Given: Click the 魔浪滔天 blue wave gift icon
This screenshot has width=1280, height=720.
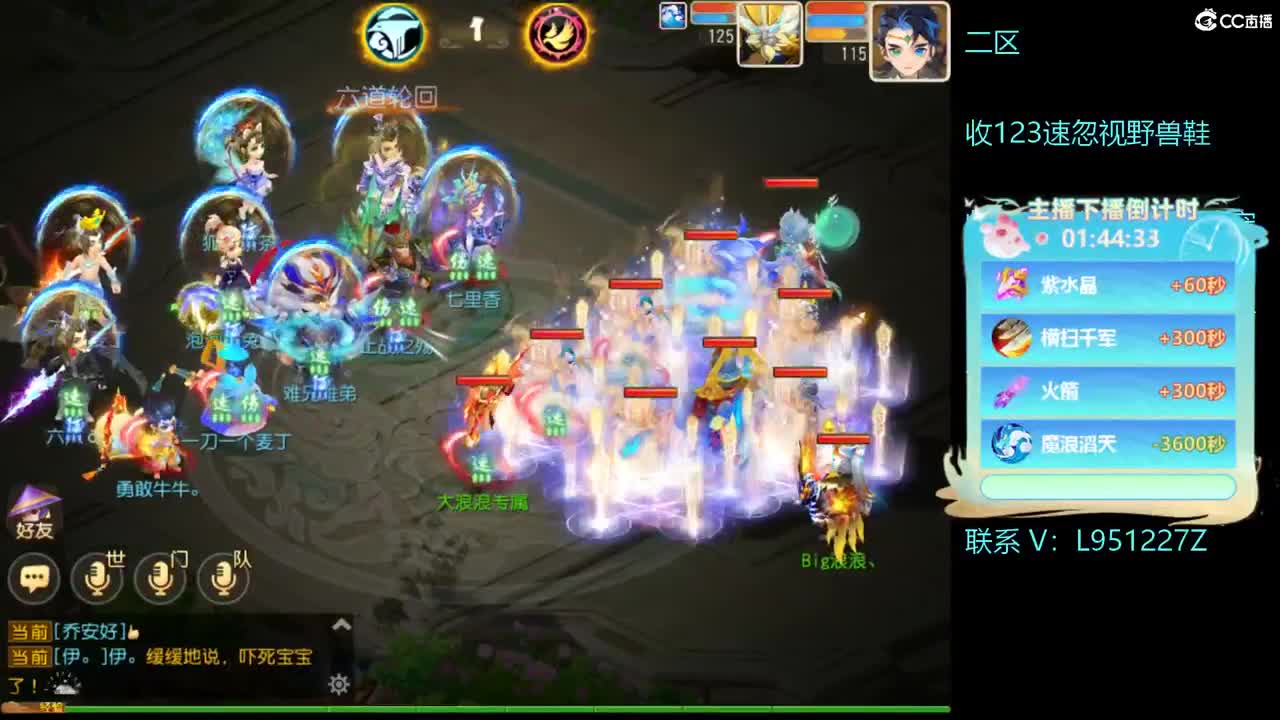Looking at the screenshot, I should (x=1010, y=443).
